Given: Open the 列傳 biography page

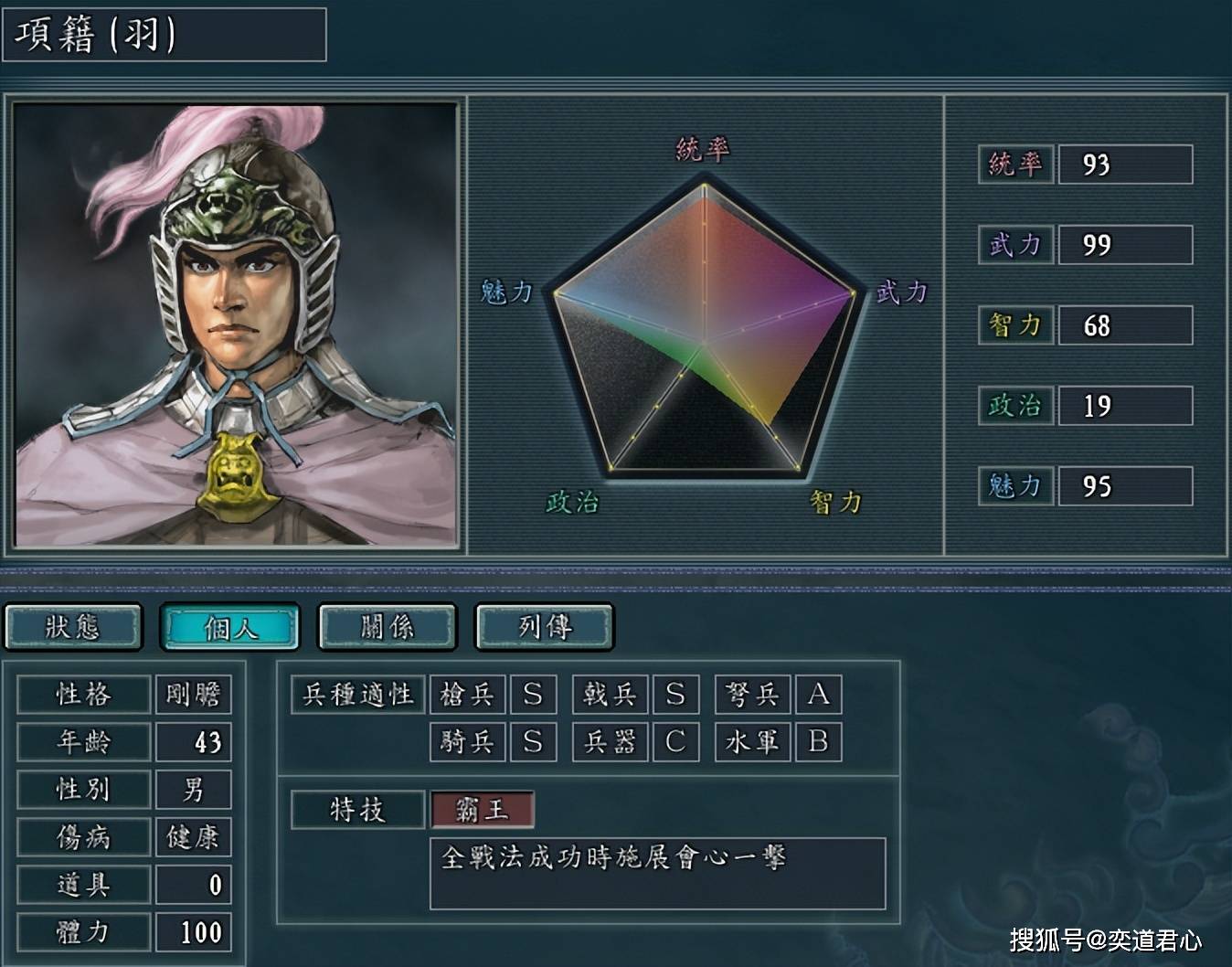Looking at the screenshot, I should point(545,627).
